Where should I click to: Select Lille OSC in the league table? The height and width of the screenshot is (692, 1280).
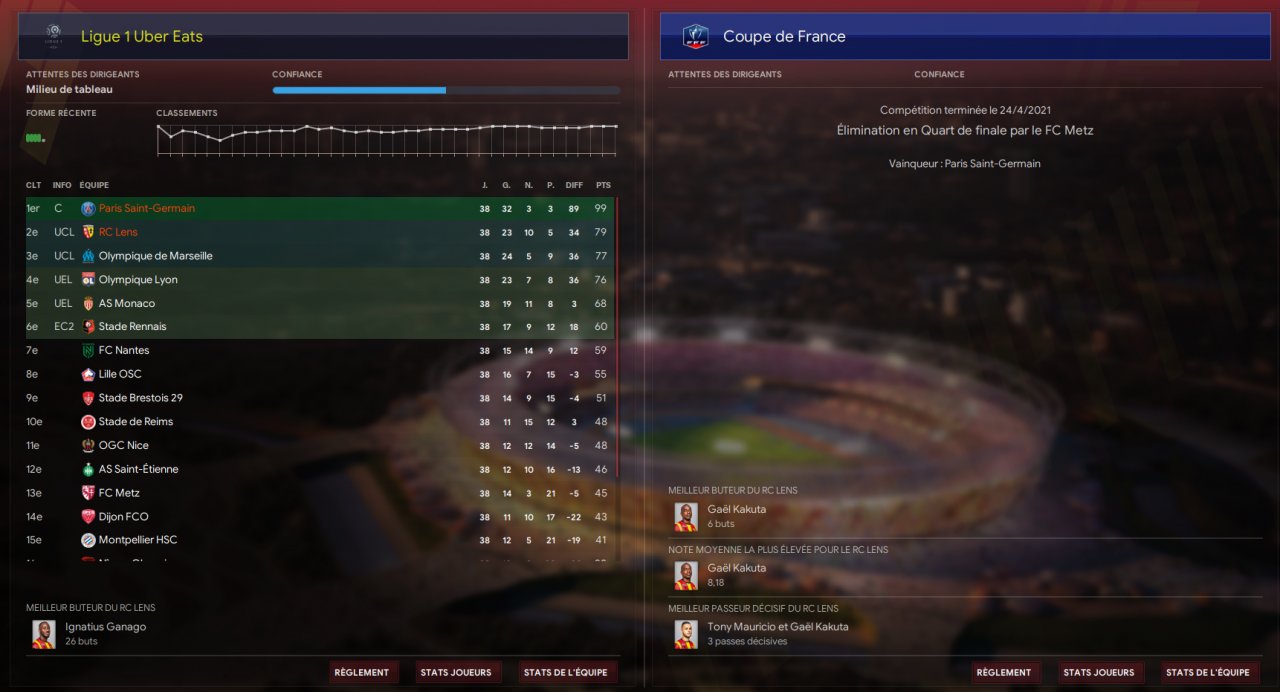[x=120, y=374]
